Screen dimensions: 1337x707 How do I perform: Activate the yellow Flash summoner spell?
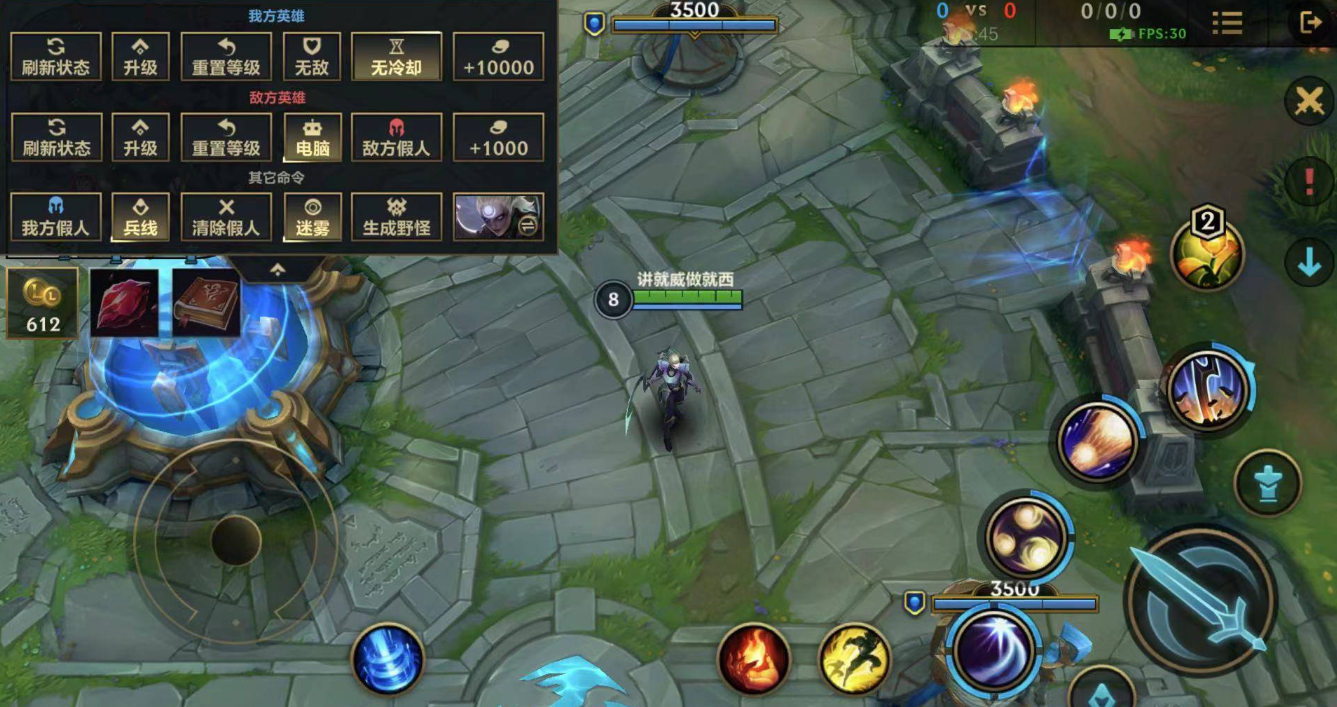coord(855,659)
